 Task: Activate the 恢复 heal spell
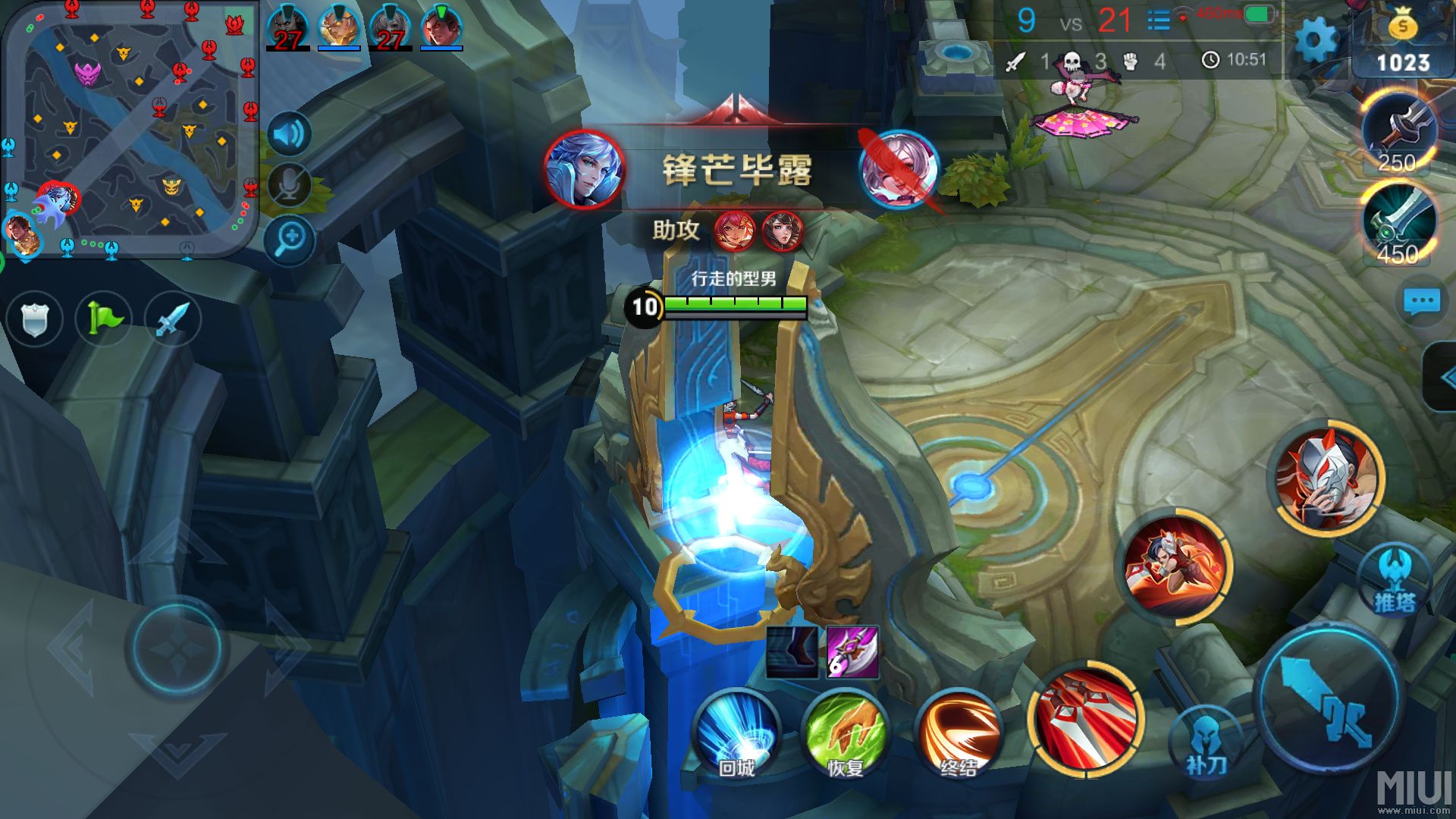click(845, 733)
